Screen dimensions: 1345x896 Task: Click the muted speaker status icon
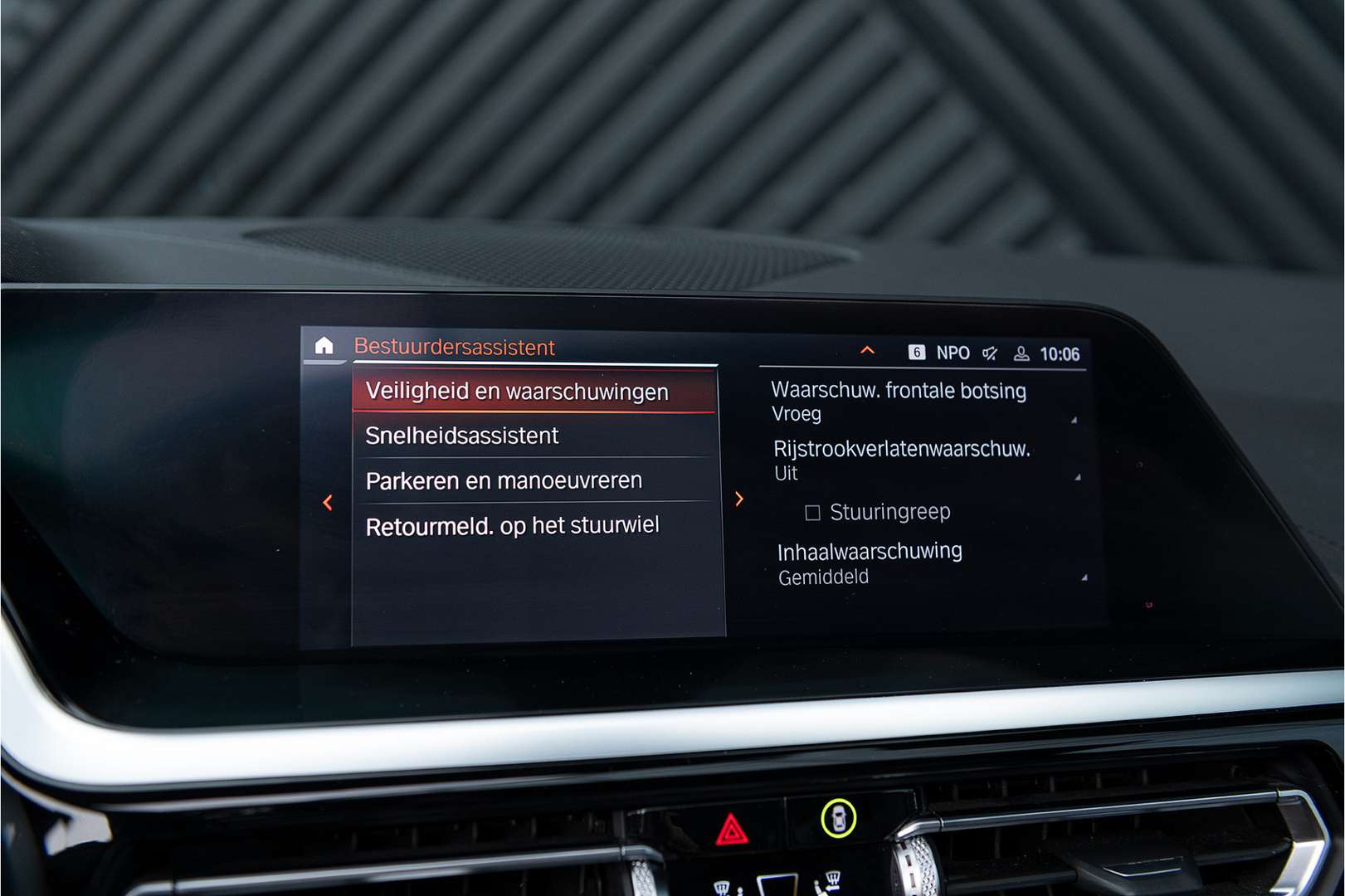[x=989, y=353]
